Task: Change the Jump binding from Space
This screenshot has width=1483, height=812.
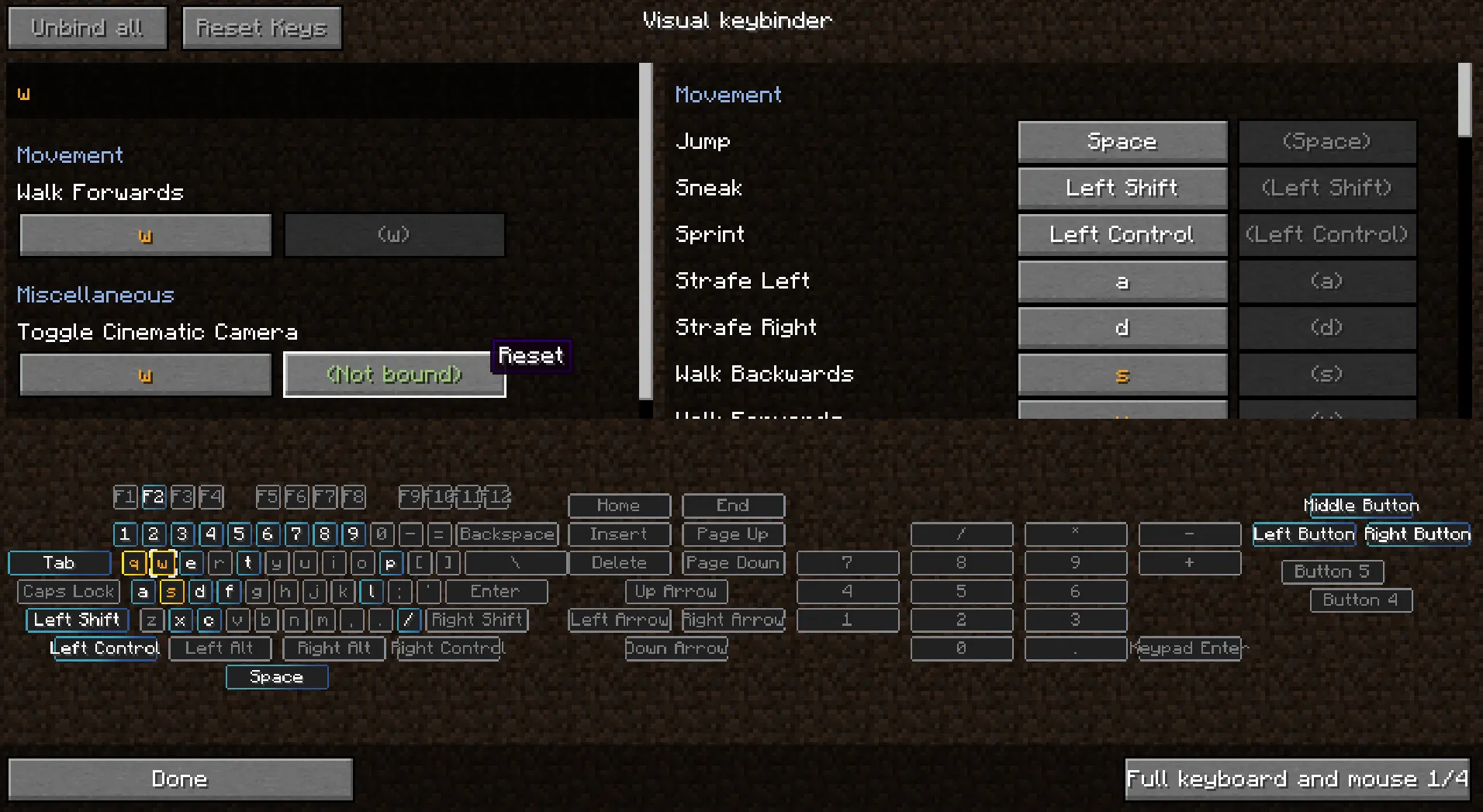Action: pos(1122,141)
